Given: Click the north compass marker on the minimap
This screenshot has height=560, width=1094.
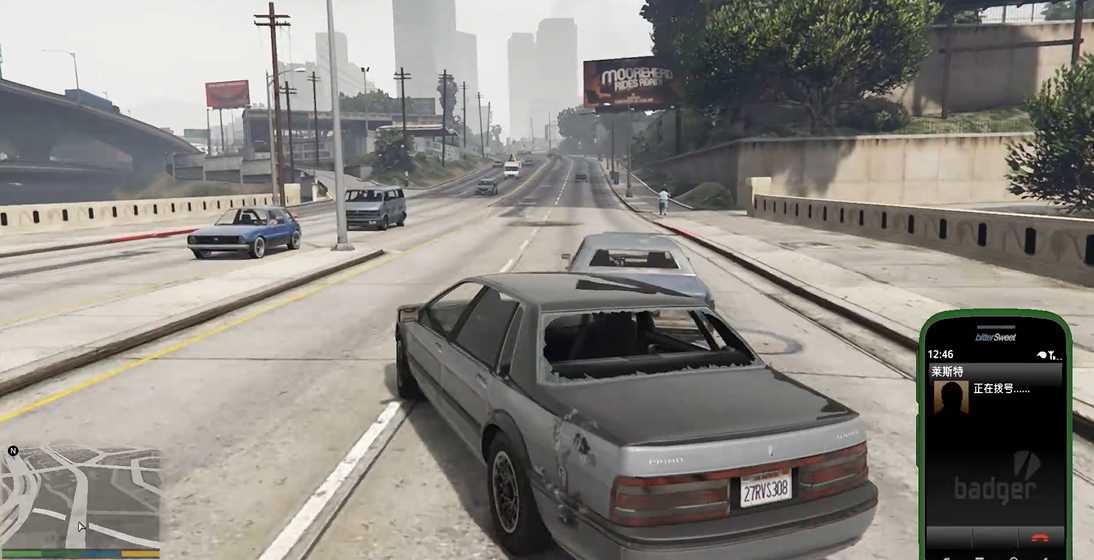Looking at the screenshot, I should (x=13, y=451).
